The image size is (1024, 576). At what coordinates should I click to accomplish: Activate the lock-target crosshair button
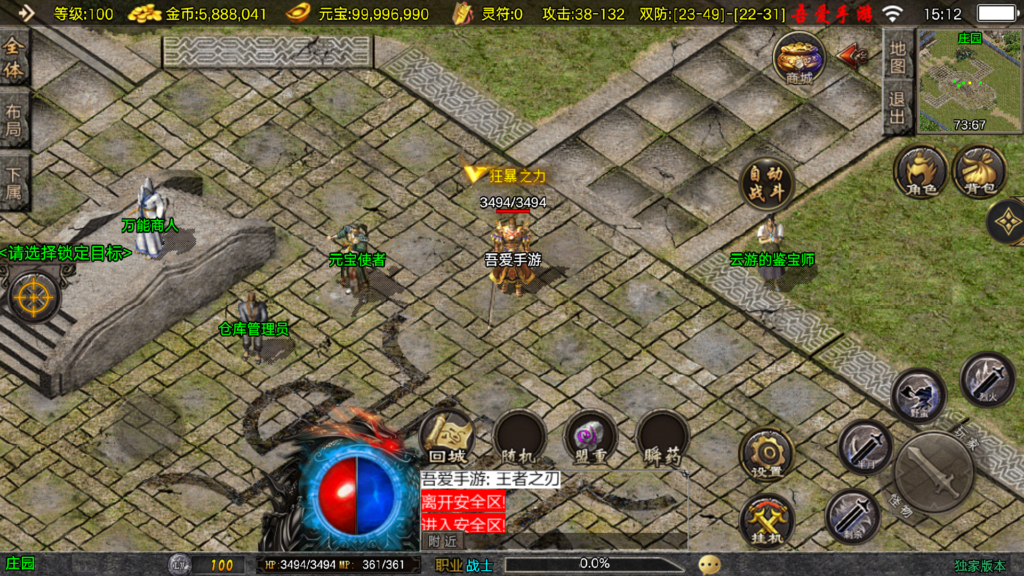[34, 297]
